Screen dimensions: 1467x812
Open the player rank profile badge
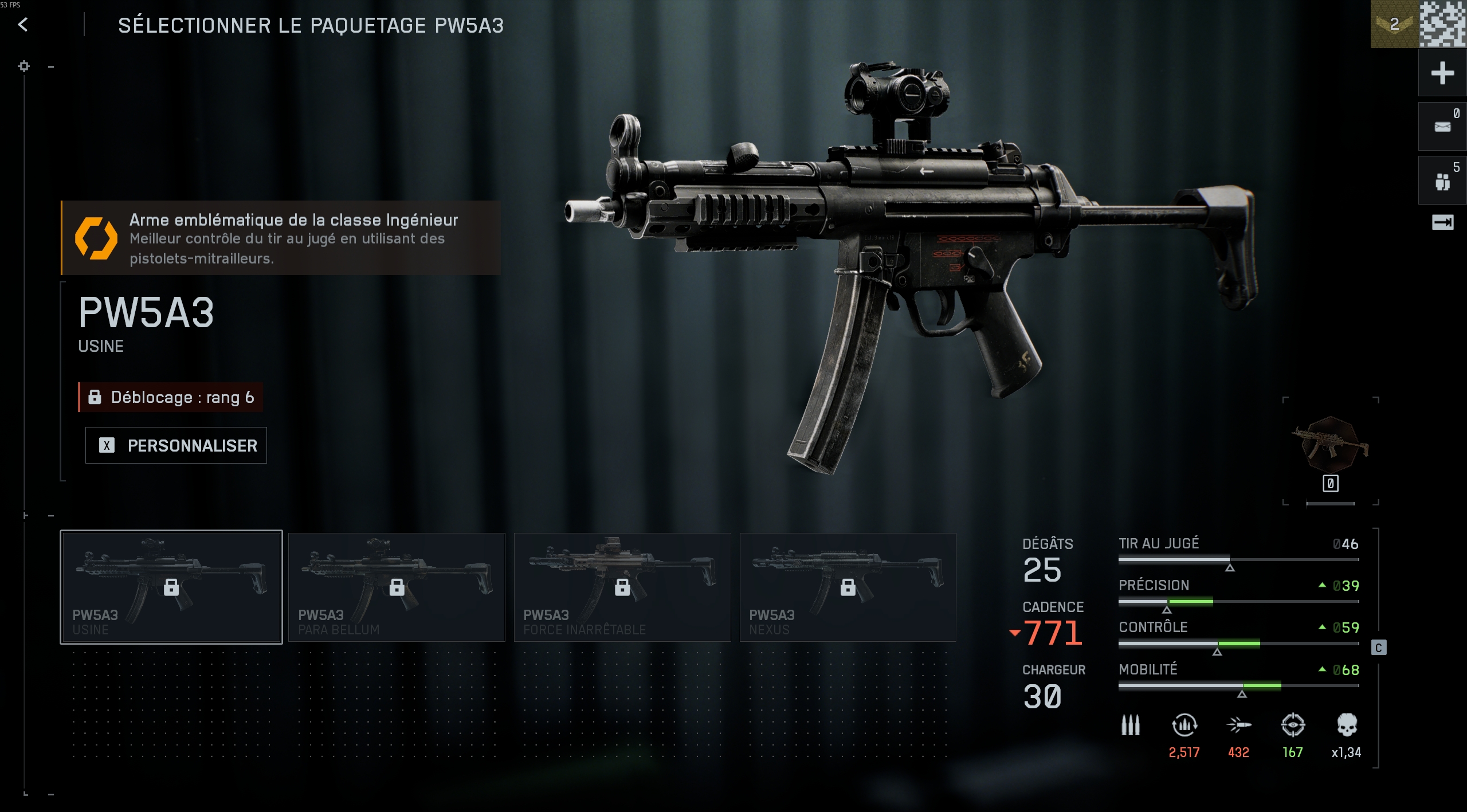coord(1394,24)
